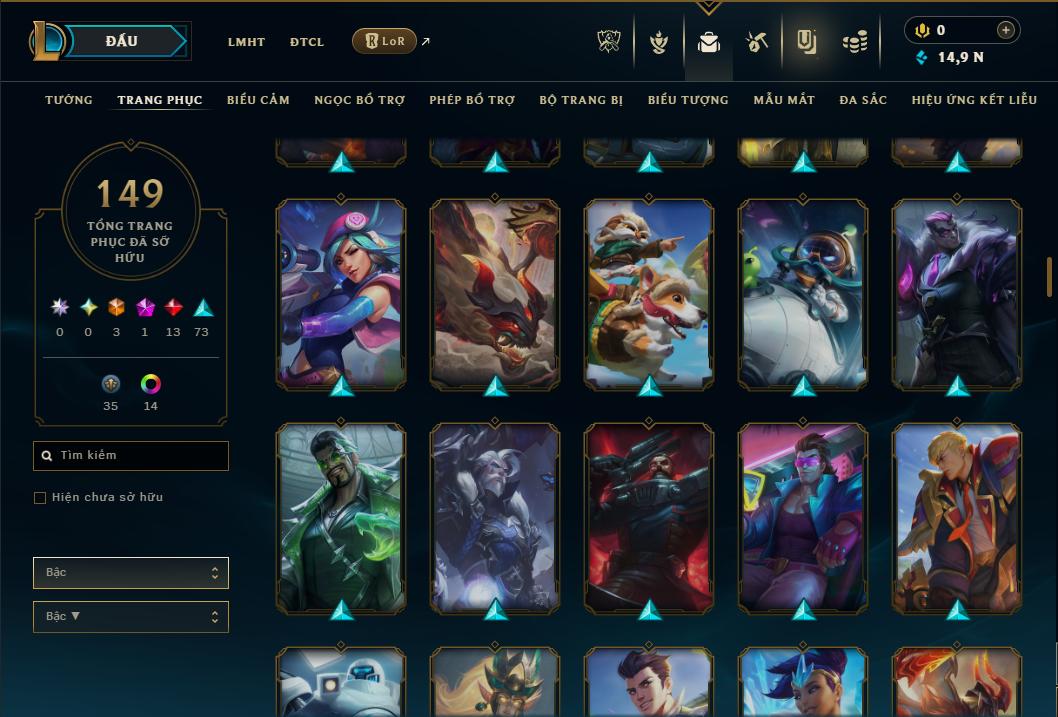Open the MẪU MẮT tab

click(x=784, y=100)
